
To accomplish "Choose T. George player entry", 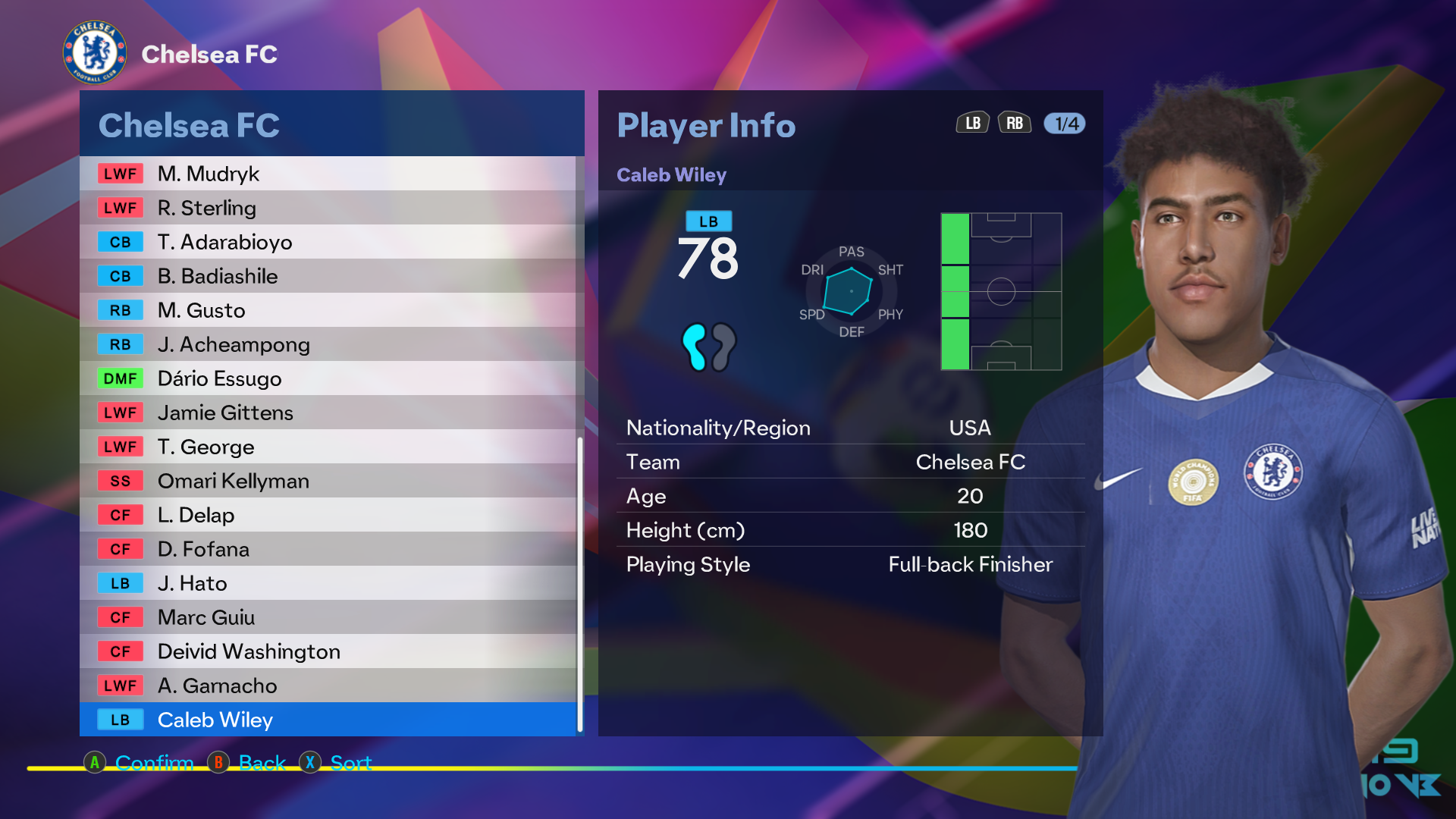I will point(328,447).
